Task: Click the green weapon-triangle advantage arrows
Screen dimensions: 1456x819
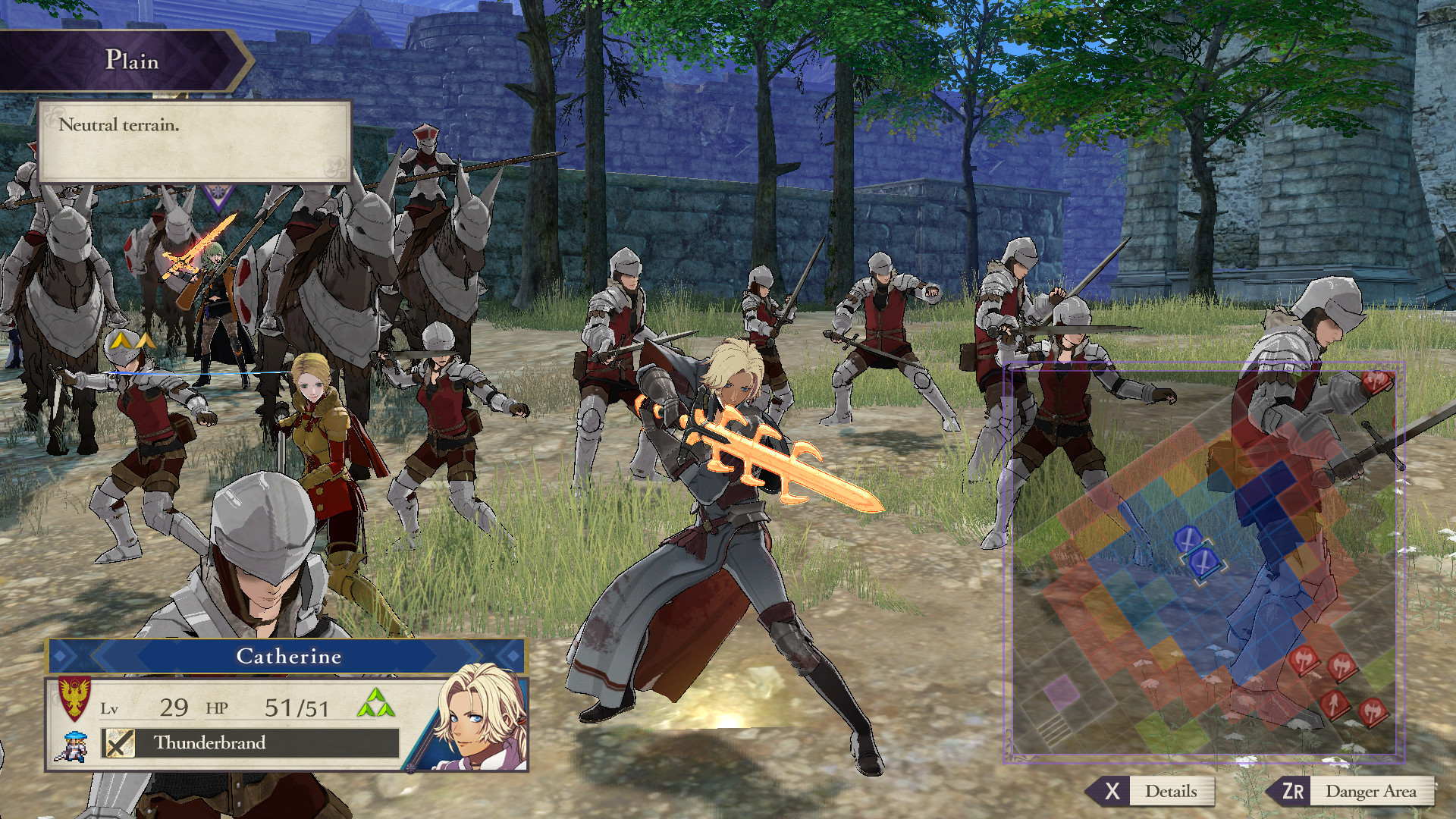Action: point(377,704)
